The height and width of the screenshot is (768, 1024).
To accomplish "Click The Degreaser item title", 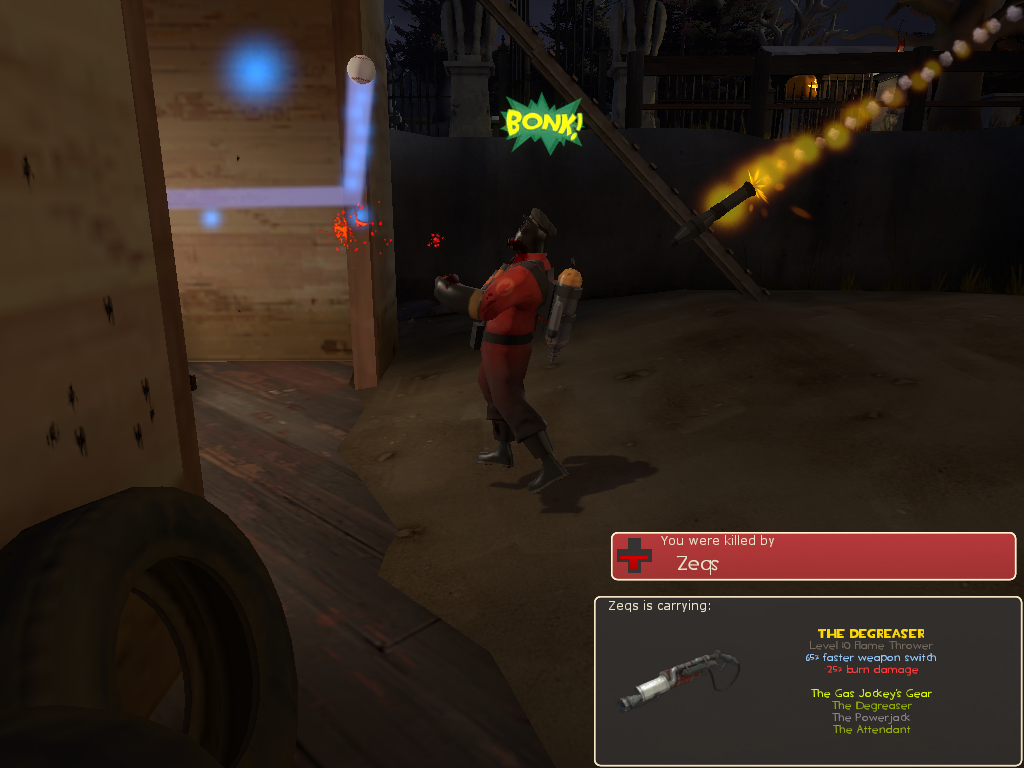I will 871,634.
